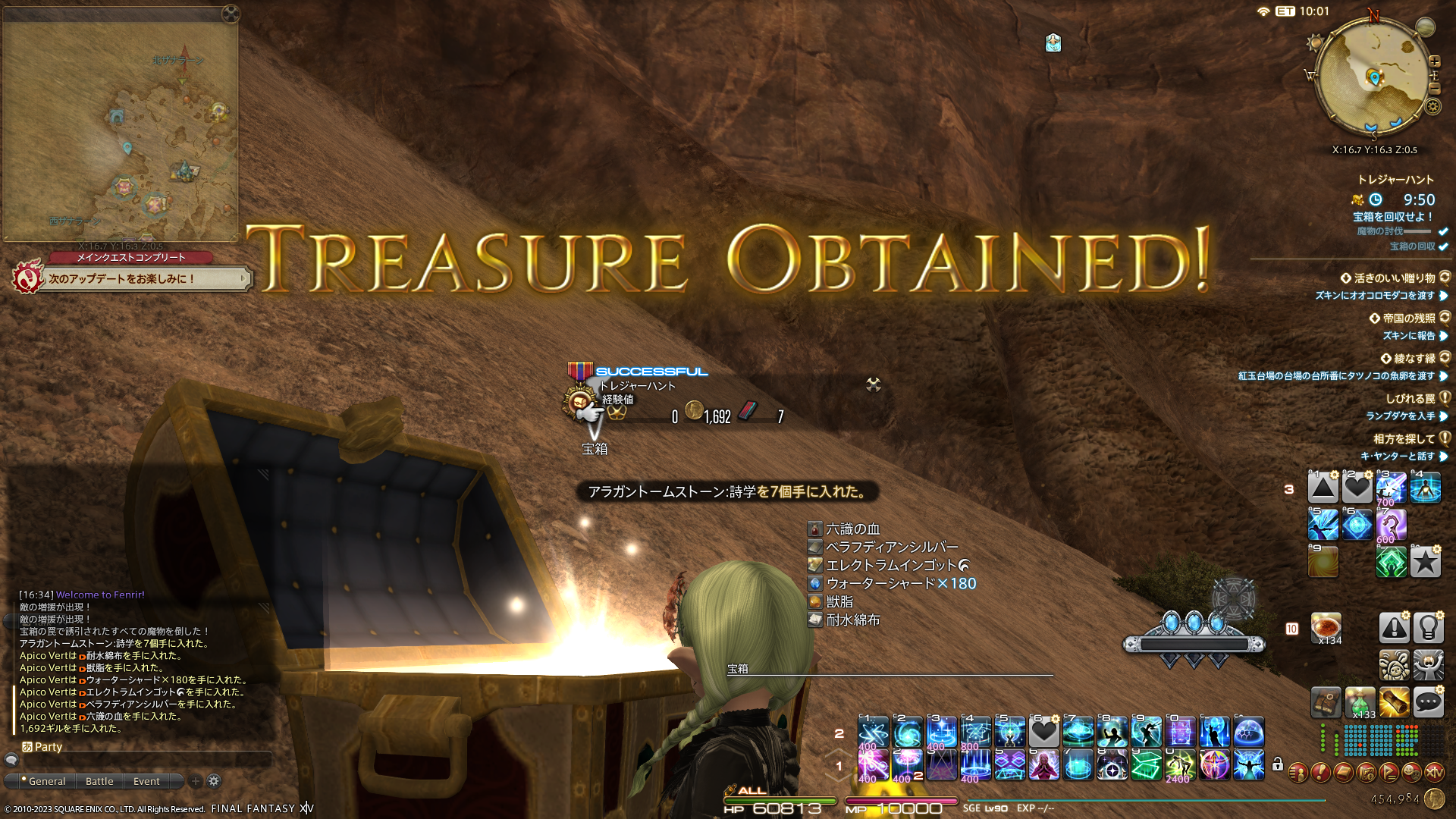Click the chat log settings gear
This screenshot has width=1456, height=819.
tap(214, 781)
